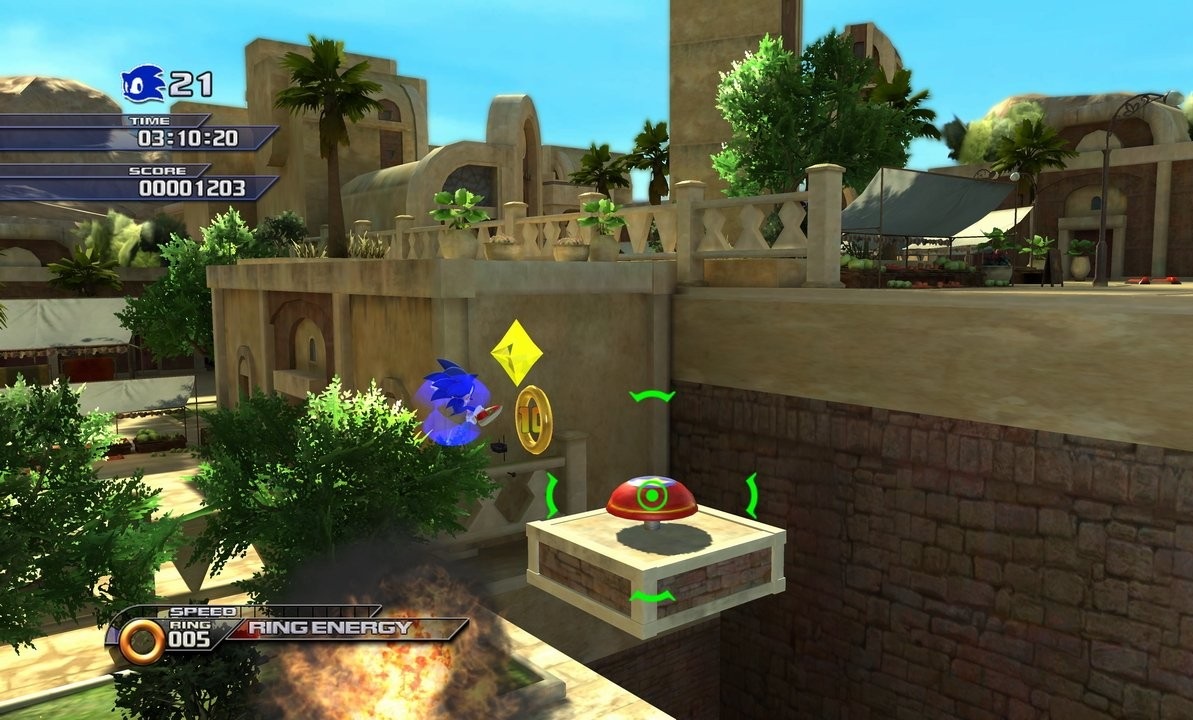Image resolution: width=1193 pixels, height=720 pixels.
Task: Click the Sonic head lives icon
Action: (143, 84)
